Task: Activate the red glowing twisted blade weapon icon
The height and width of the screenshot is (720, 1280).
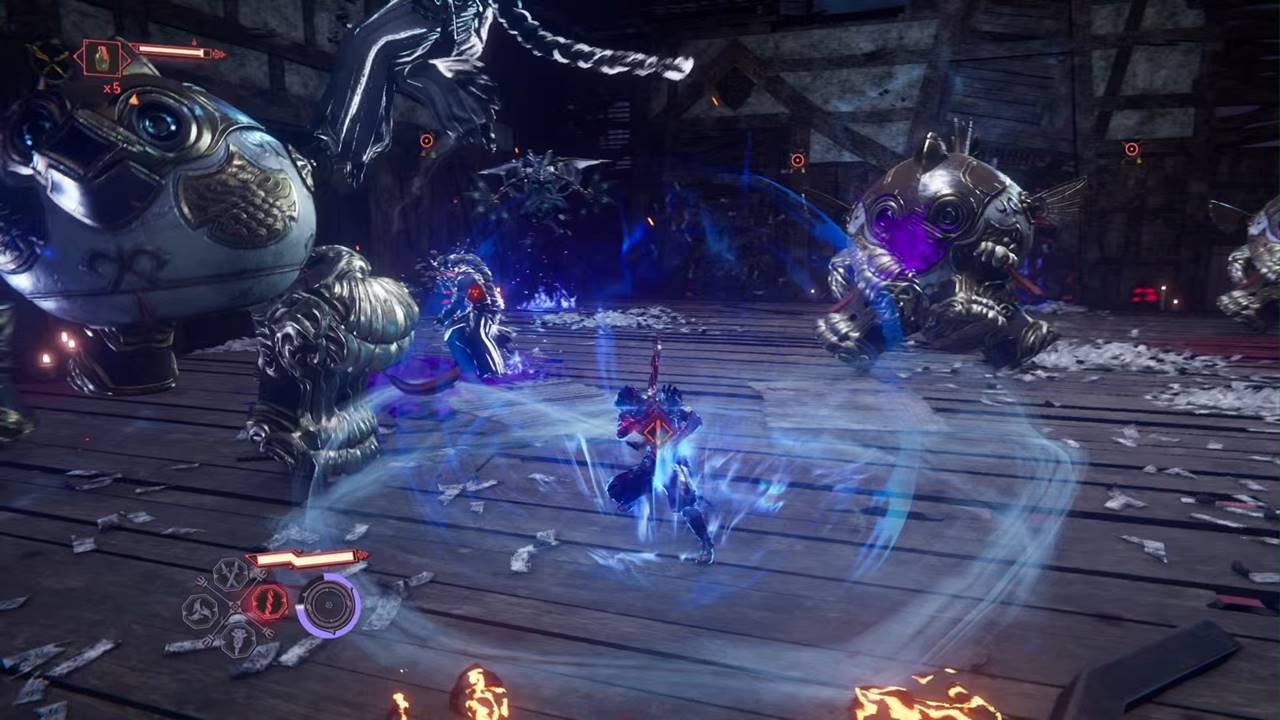Action: 267,601
